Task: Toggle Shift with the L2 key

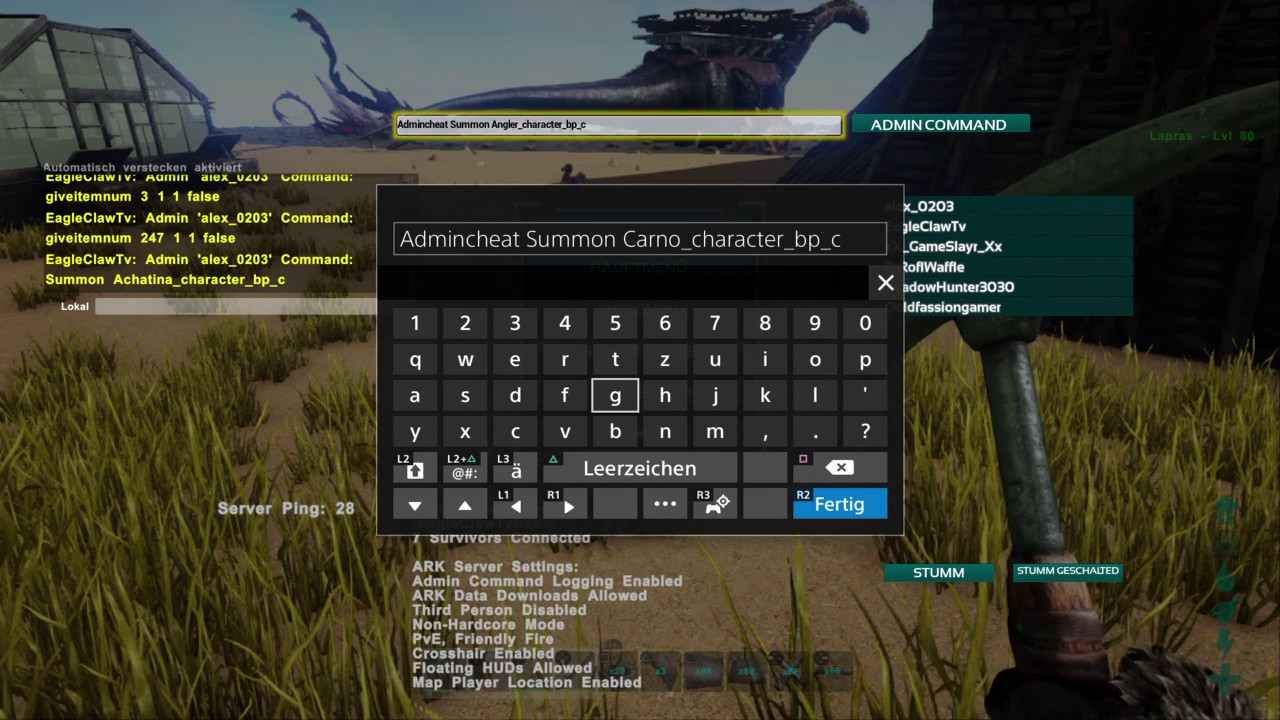Action: click(x=414, y=467)
